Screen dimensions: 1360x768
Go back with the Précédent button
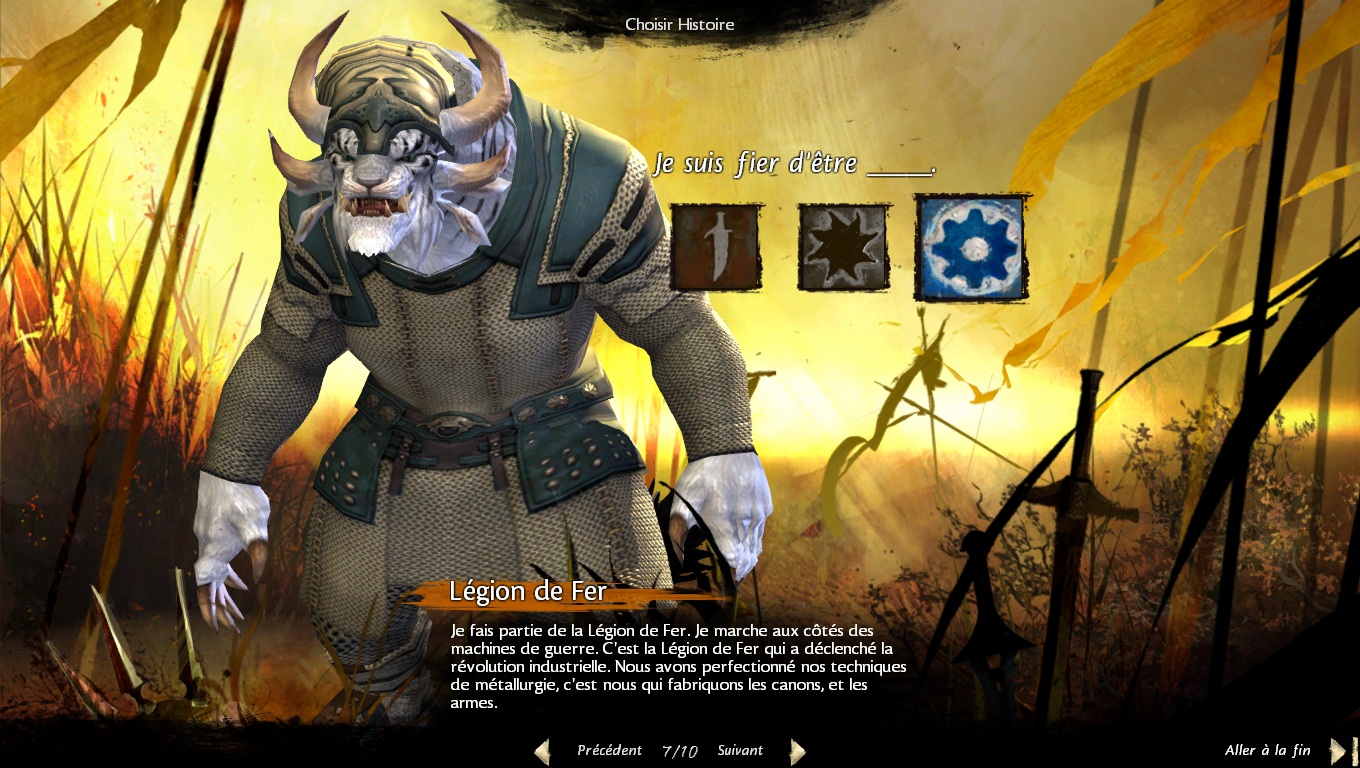click(609, 750)
